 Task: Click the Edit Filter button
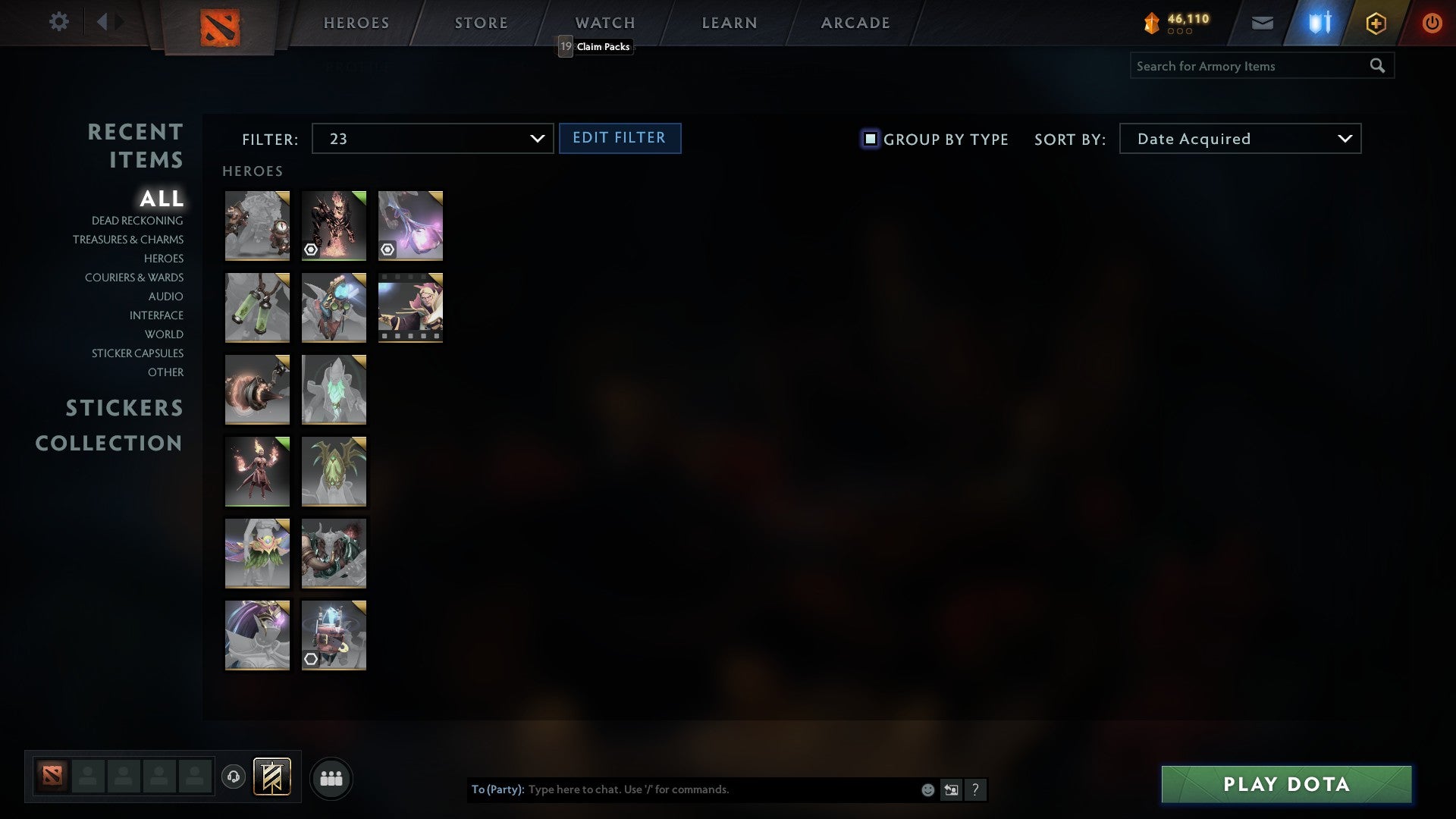point(620,138)
